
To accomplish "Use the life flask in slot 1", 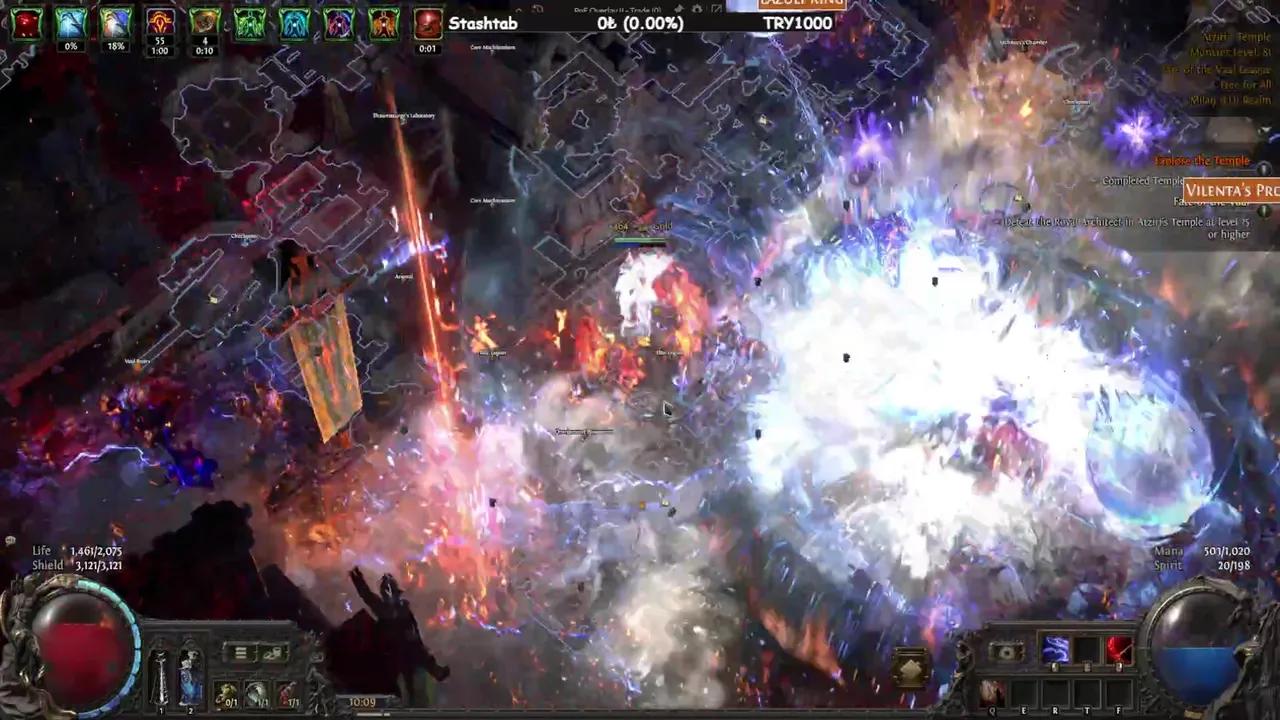I will tap(160, 676).
